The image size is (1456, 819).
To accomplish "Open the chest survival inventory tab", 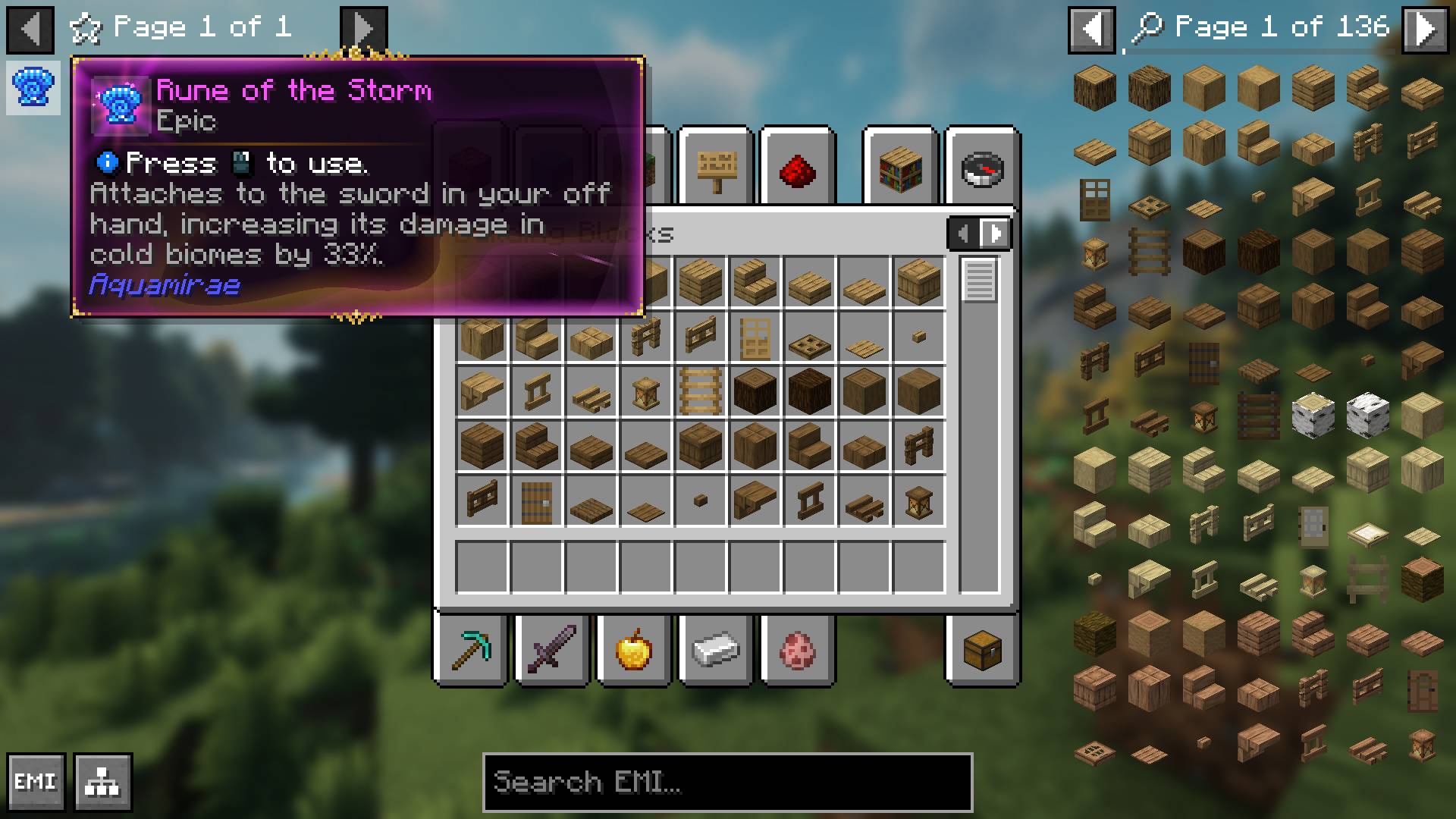I will tap(982, 651).
